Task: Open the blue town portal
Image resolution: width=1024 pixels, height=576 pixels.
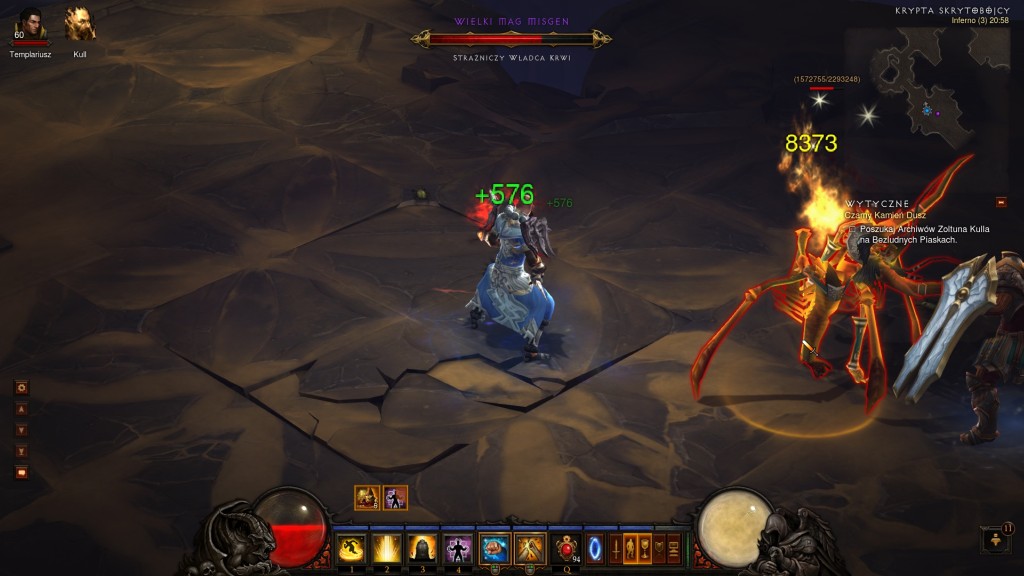Action: click(594, 548)
